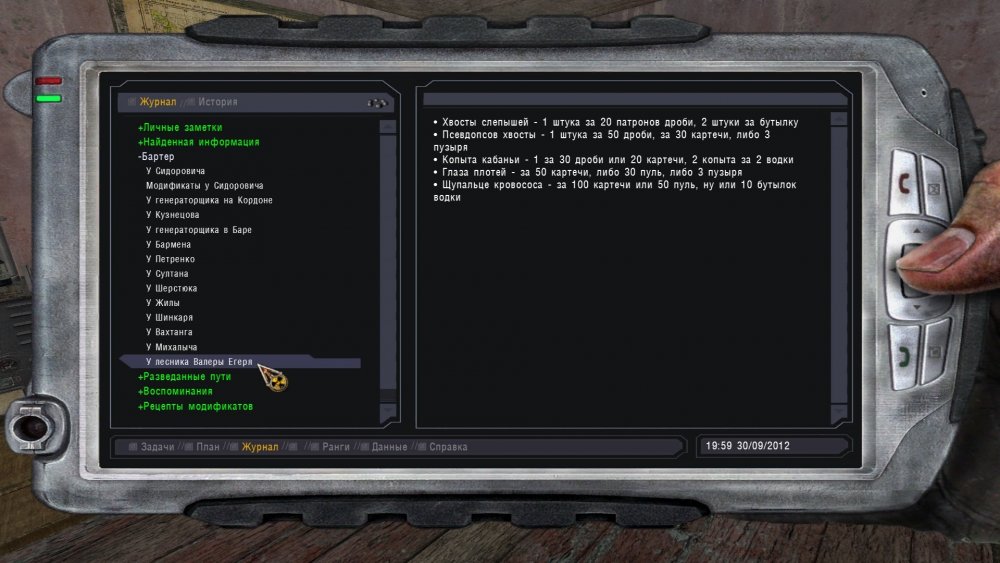Screen dimensions: 1000x563
Task: Open У генераторщика на Кордоне entry
Action: (209, 201)
